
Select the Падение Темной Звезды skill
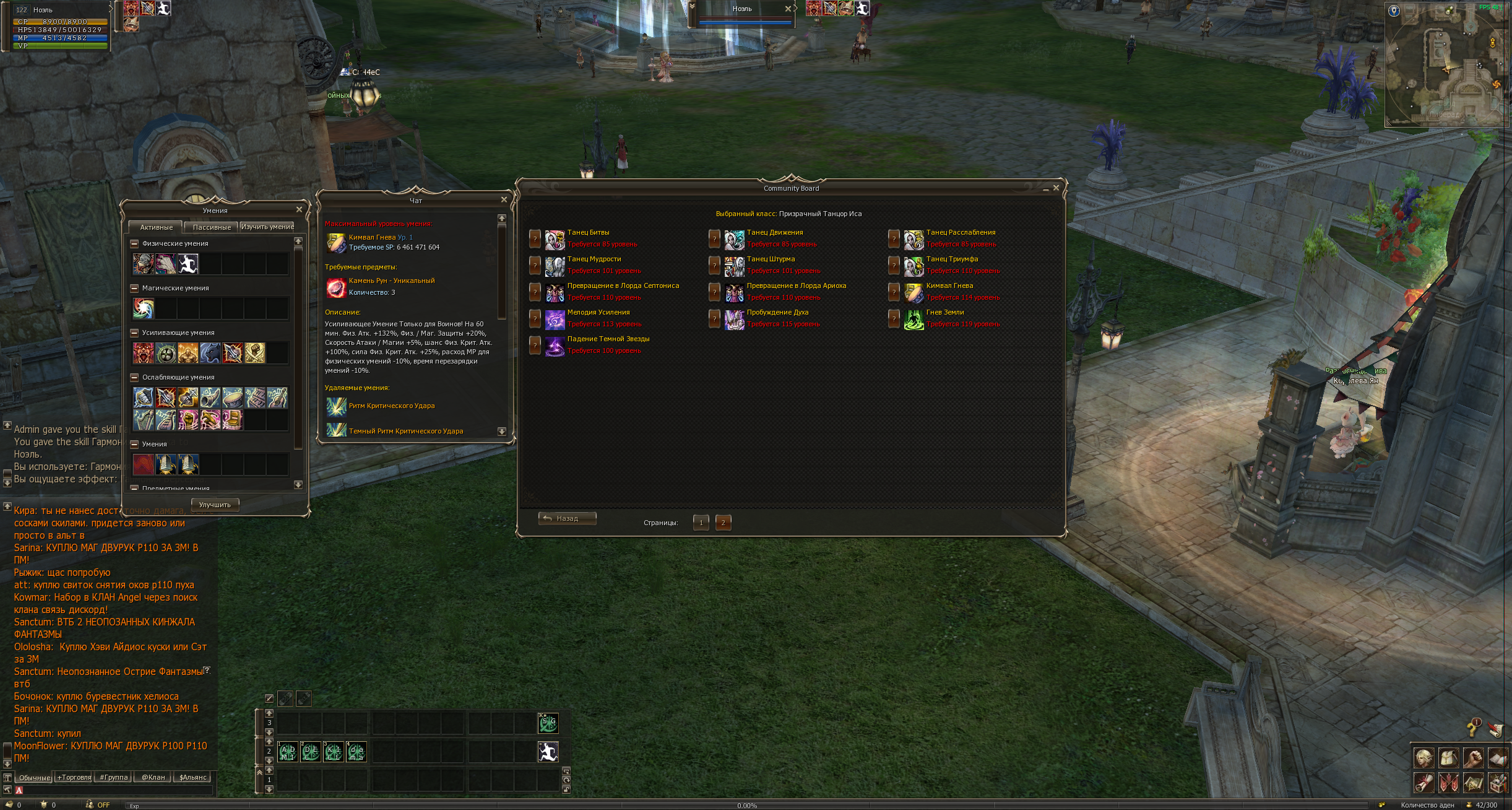pos(608,339)
